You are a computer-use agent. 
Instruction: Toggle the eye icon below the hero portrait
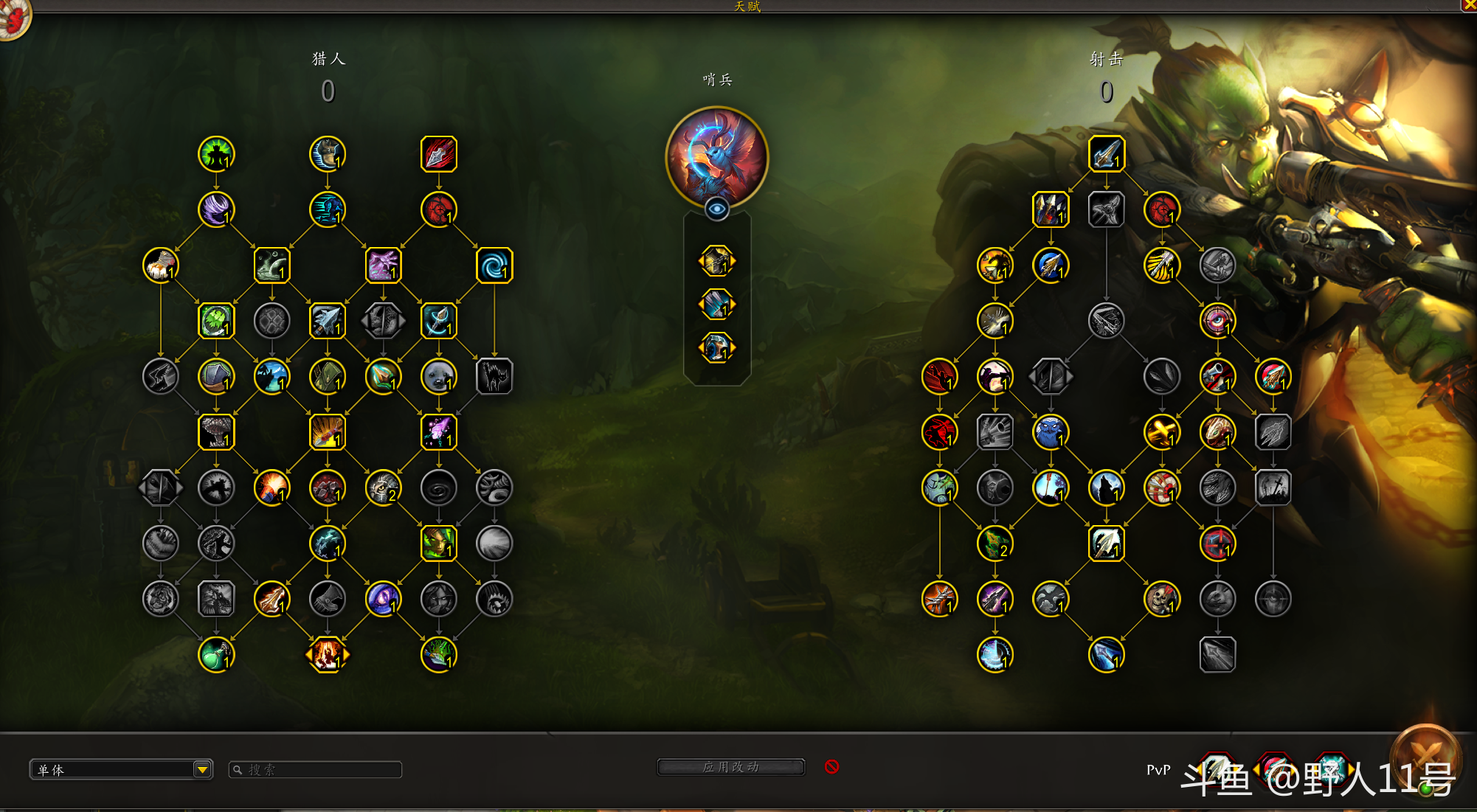(716, 209)
